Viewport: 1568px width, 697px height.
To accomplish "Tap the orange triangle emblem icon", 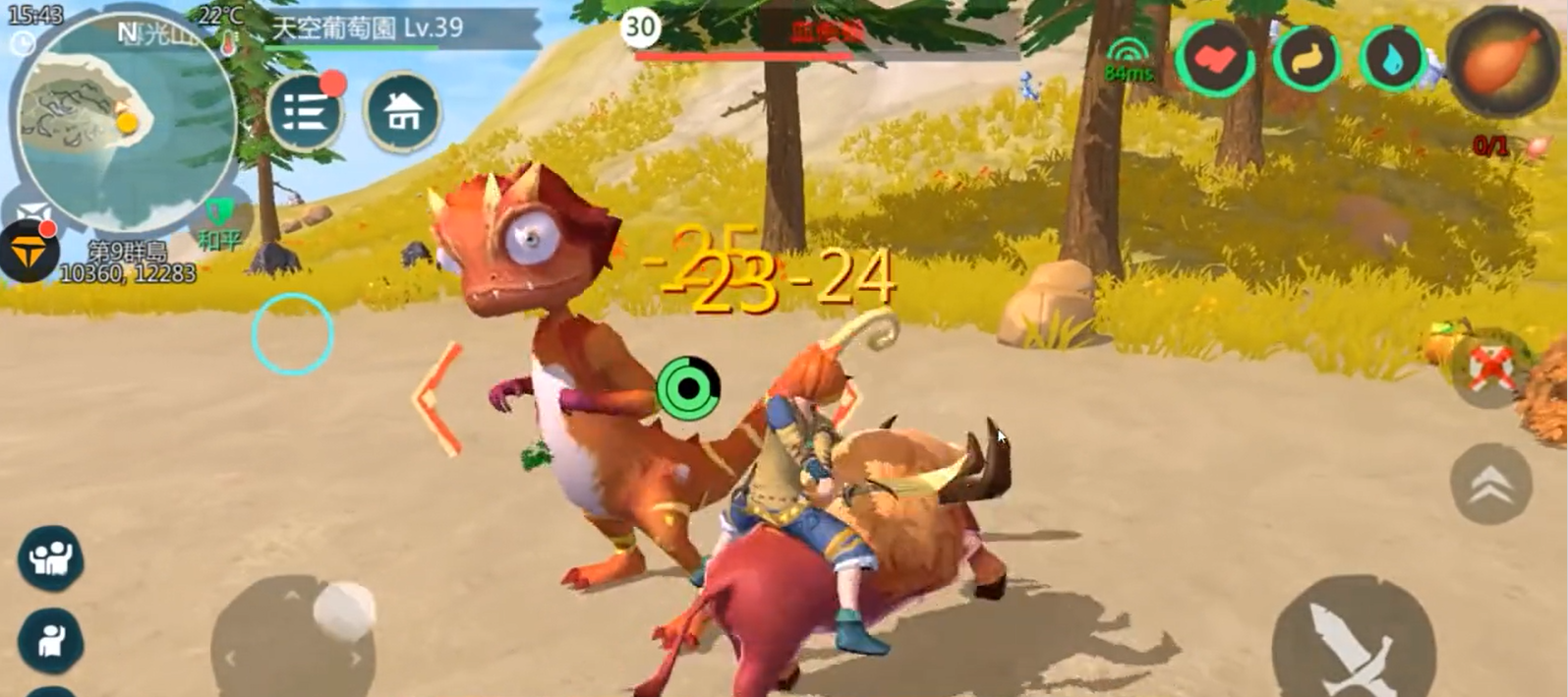I will tap(27, 253).
